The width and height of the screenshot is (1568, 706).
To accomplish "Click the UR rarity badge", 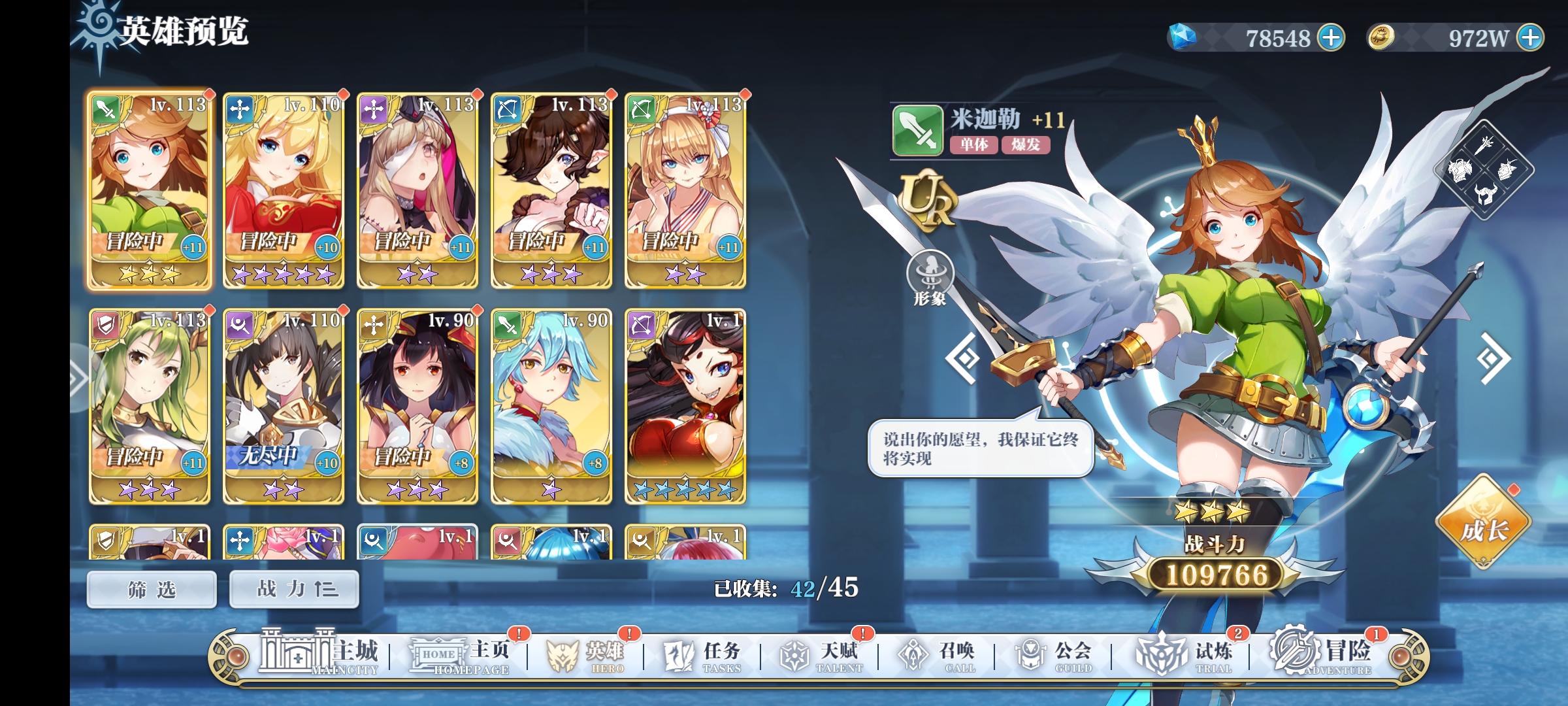I will 928,200.
